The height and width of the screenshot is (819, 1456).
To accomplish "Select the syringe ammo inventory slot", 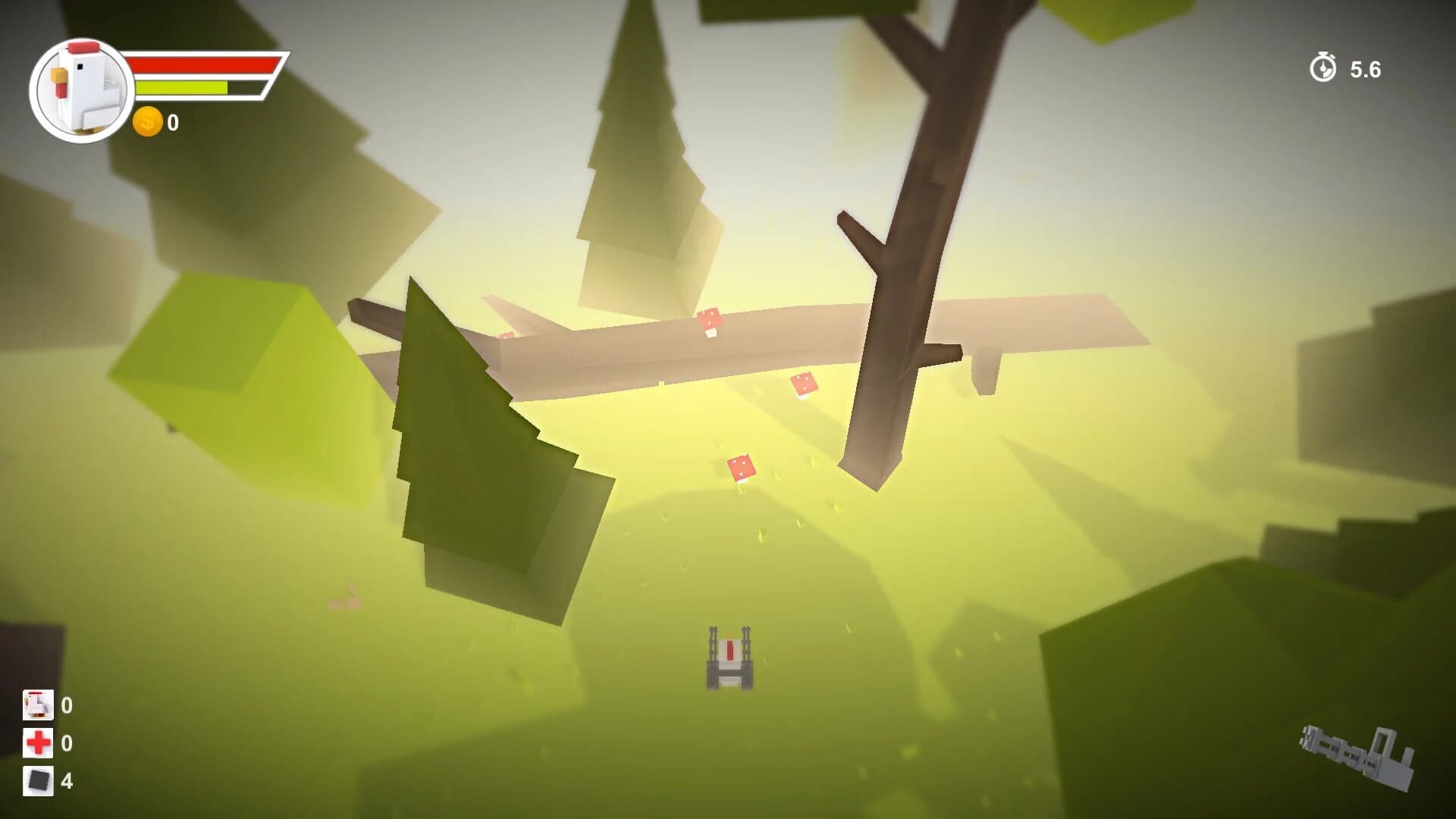I will point(37,705).
